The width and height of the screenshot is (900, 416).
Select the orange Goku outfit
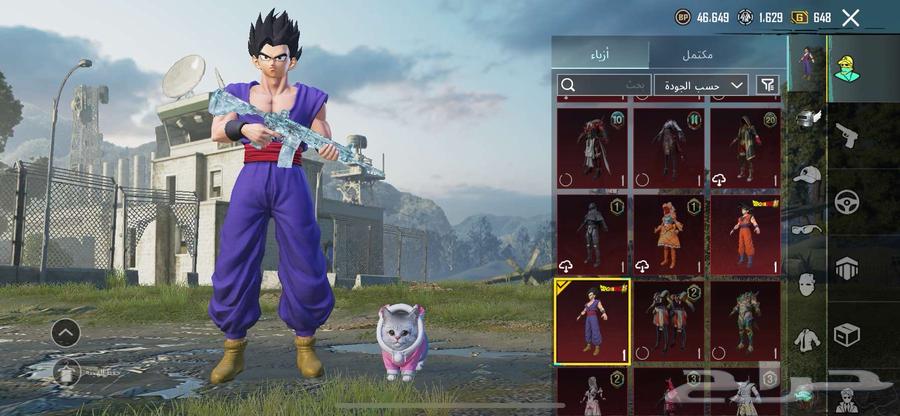point(746,235)
